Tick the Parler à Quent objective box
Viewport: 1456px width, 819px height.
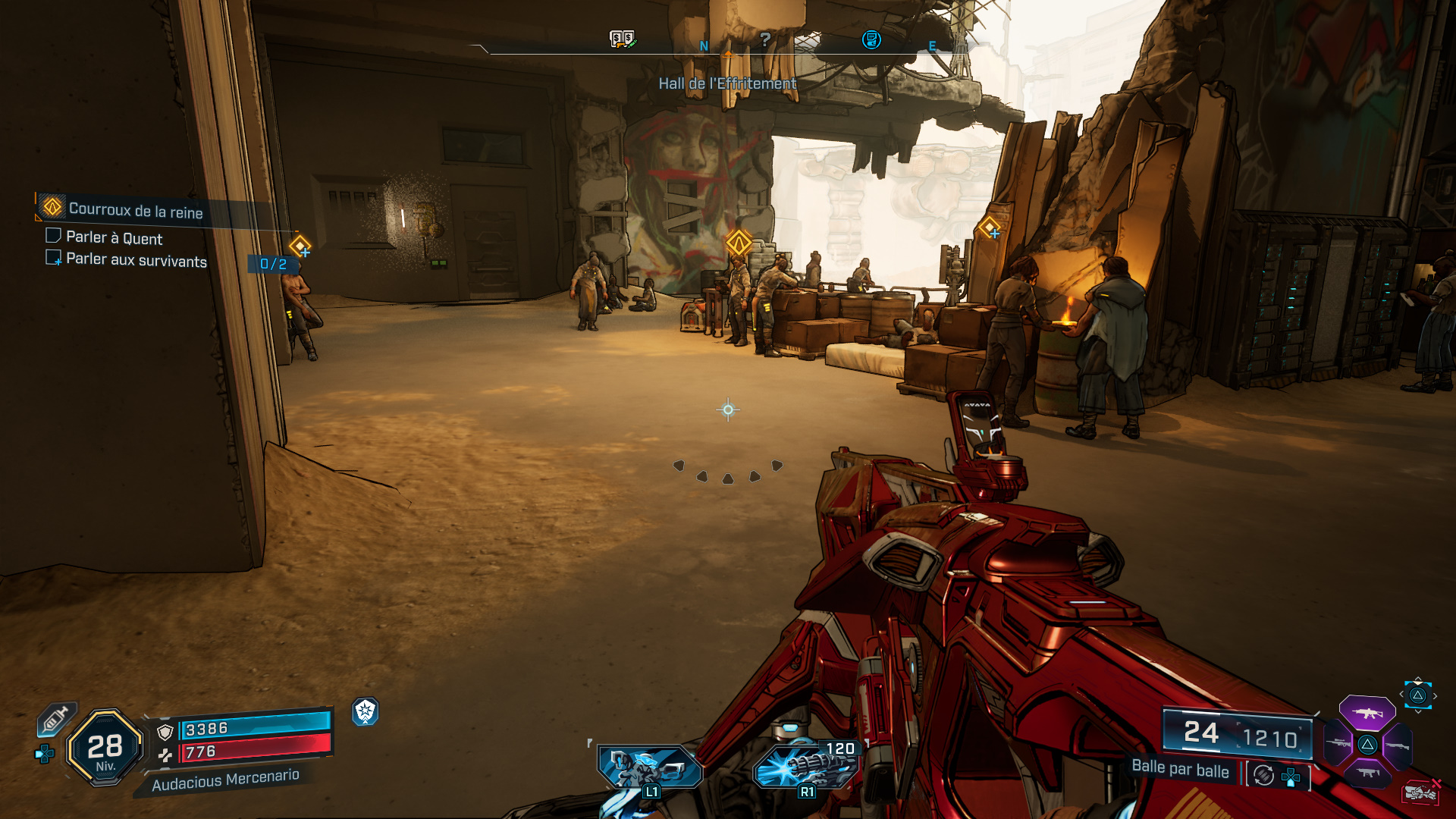click(53, 236)
